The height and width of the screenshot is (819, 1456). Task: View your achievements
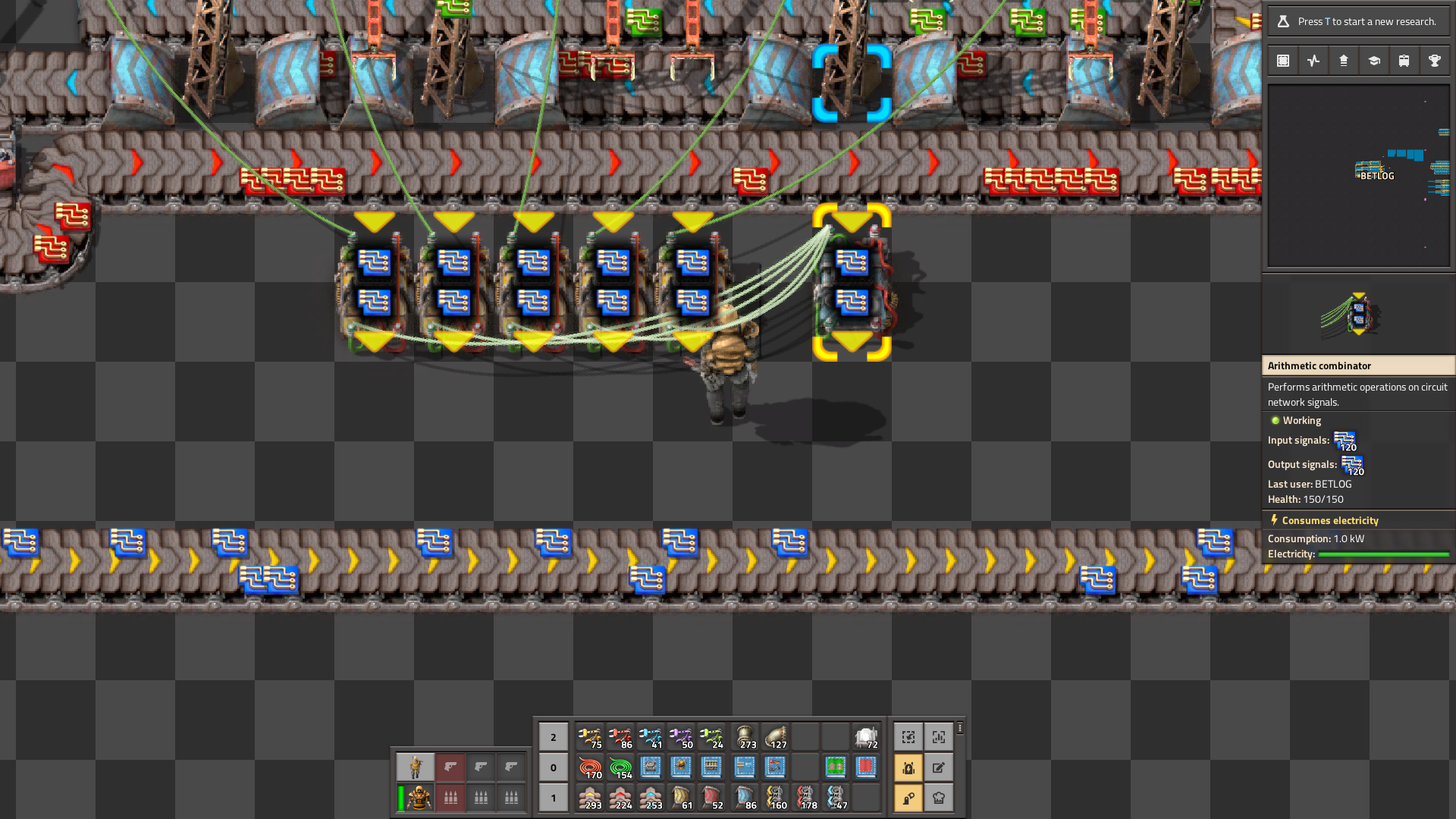(1434, 60)
